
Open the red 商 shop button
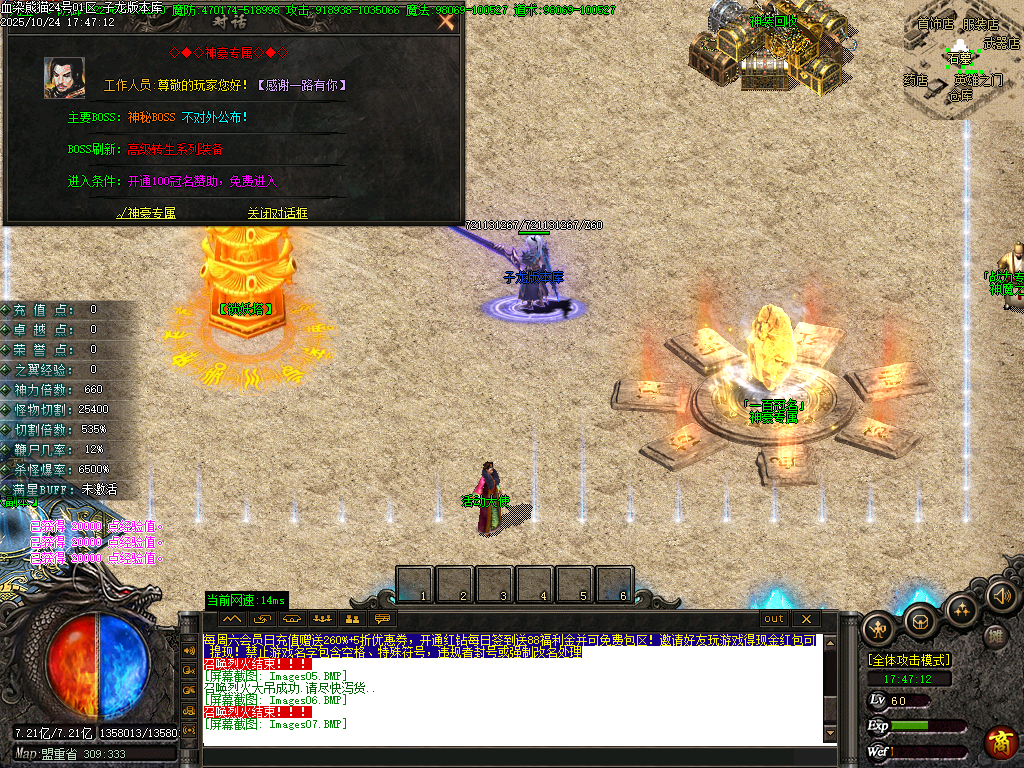pos(1001,742)
